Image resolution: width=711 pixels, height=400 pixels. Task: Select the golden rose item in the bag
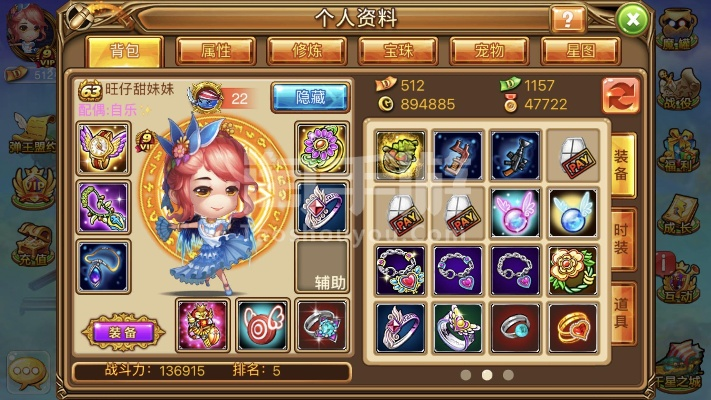(573, 269)
